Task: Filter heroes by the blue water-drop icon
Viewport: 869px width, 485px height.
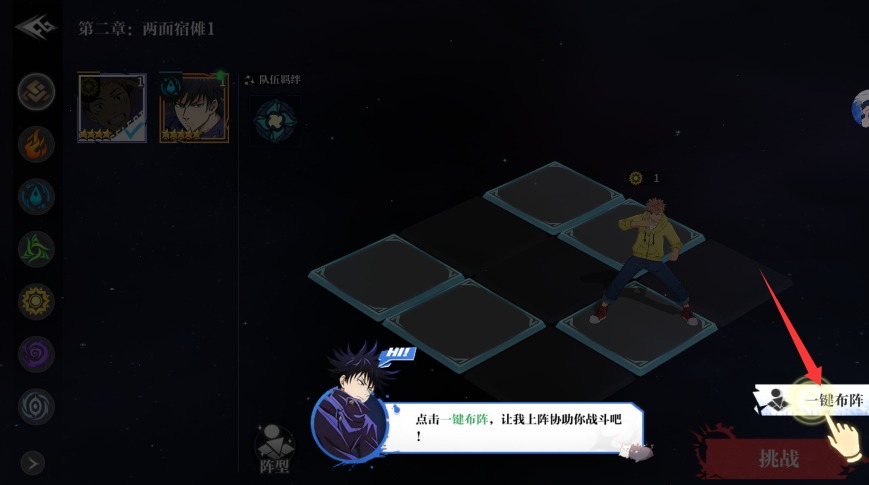Action: pyautogui.click(x=36, y=196)
